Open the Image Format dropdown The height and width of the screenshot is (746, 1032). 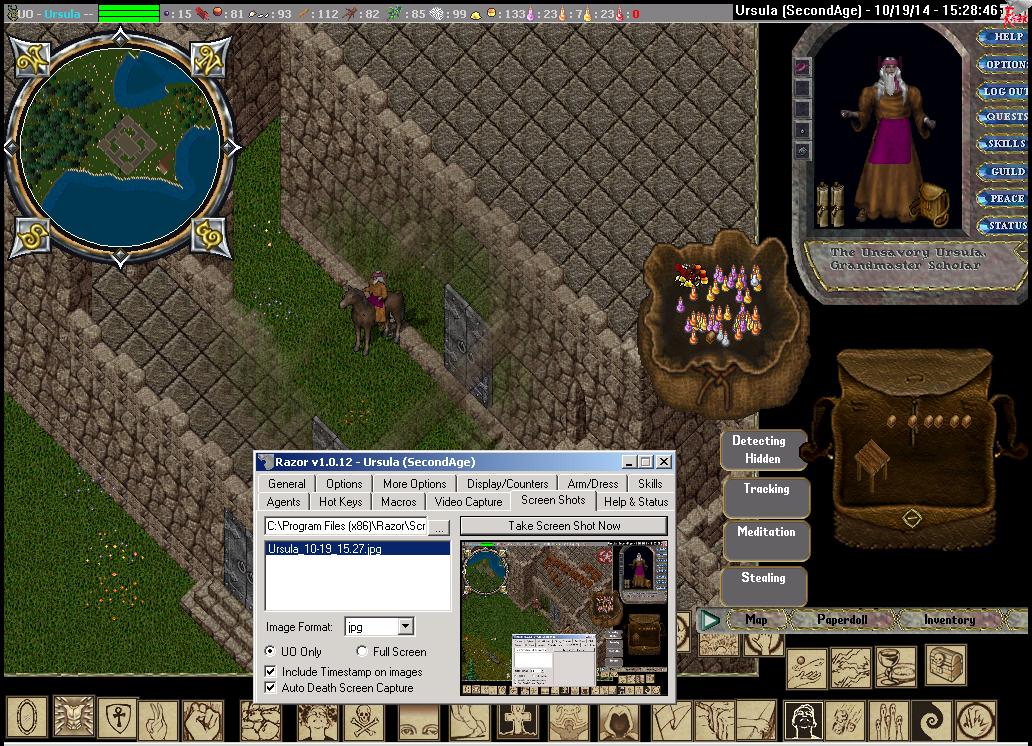(405, 627)
